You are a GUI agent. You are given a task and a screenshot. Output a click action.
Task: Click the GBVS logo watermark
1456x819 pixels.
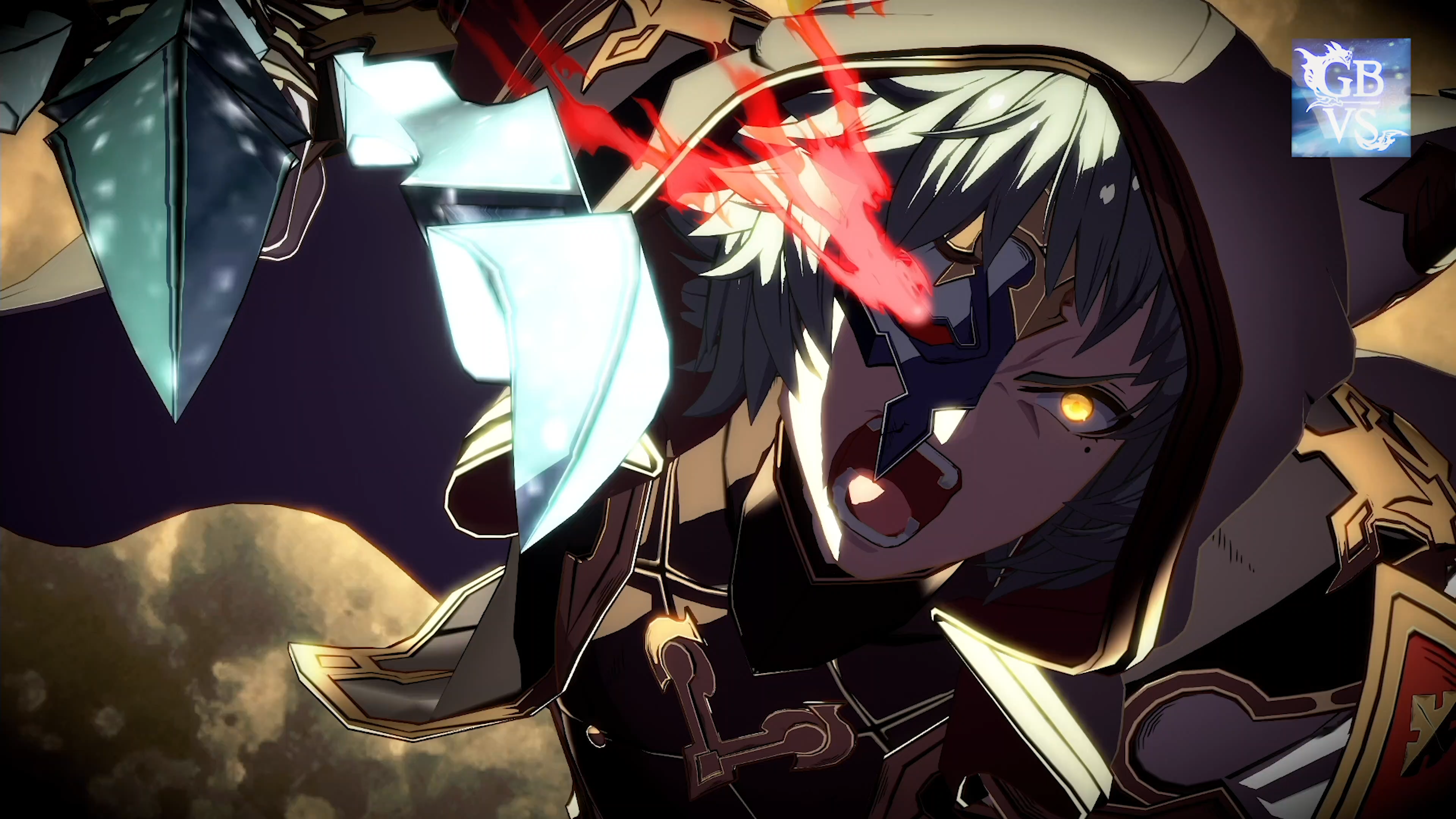tap(1350, 97)
